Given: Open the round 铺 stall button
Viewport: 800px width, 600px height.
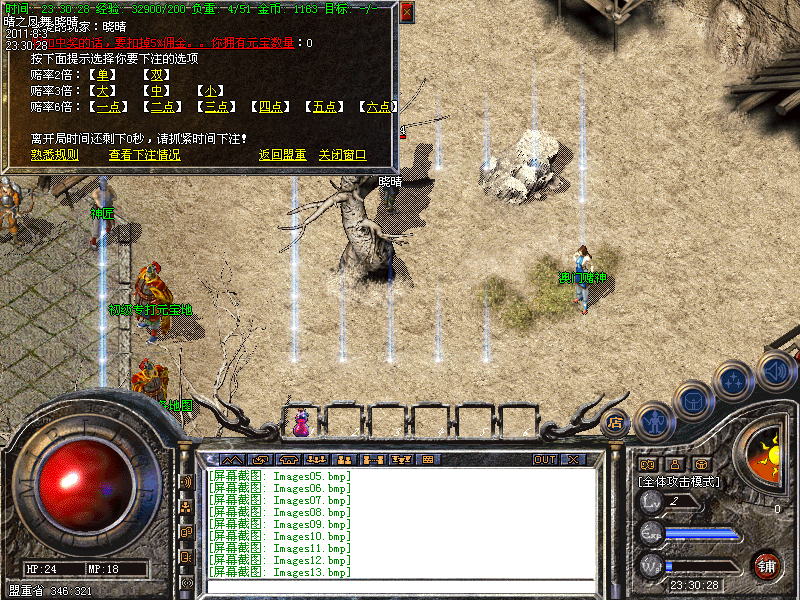Looking at the screenshot, I should click(x=767, y=566).
